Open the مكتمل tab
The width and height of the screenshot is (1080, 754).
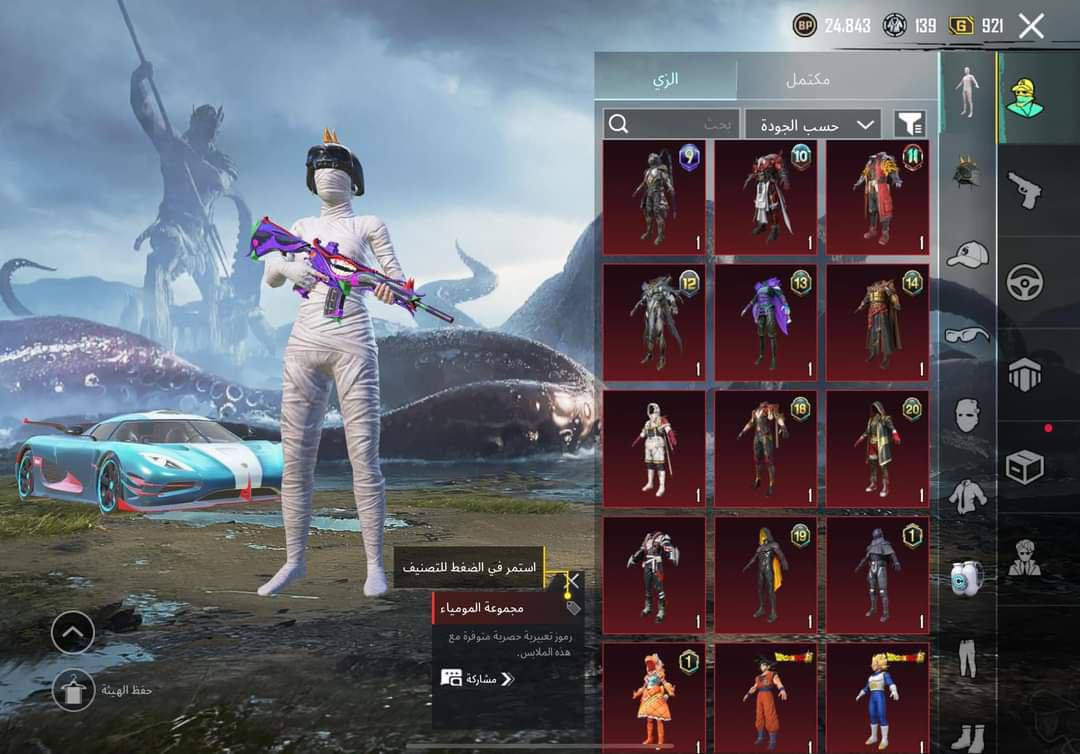[x=808, y=79]
